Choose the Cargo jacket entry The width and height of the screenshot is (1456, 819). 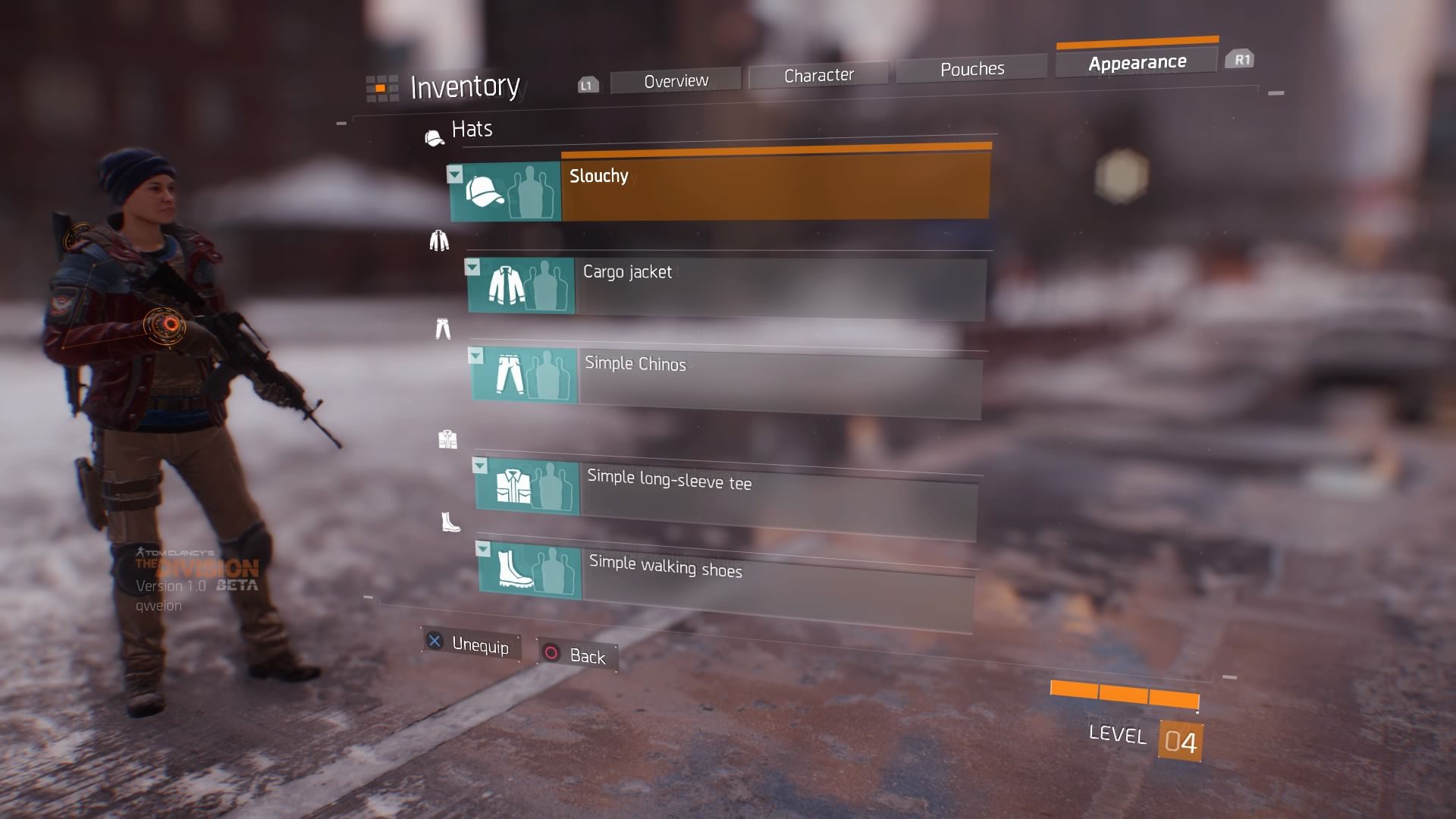(780, 288)
